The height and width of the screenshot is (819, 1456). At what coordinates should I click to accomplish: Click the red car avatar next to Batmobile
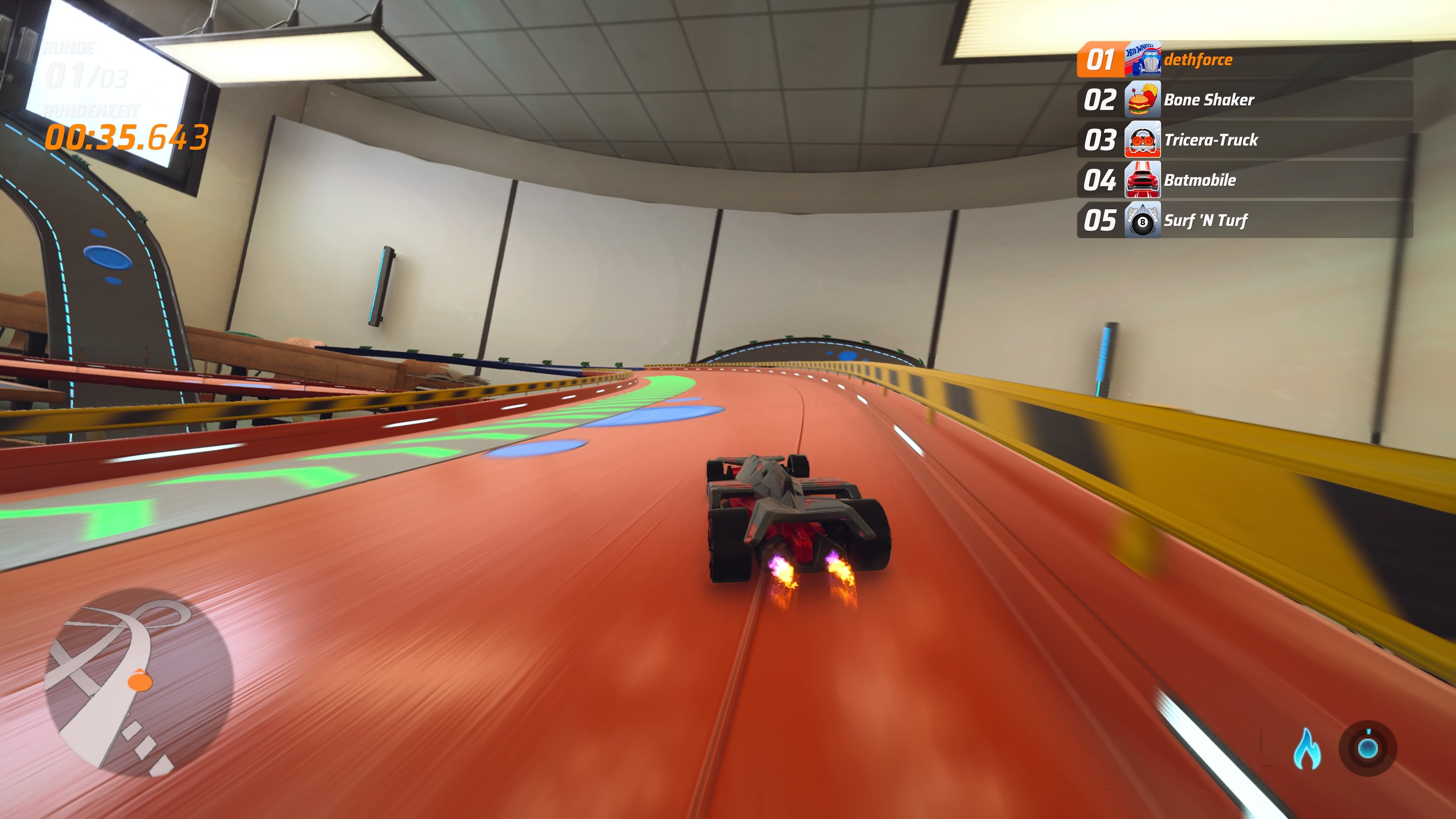pos(1142,180)
